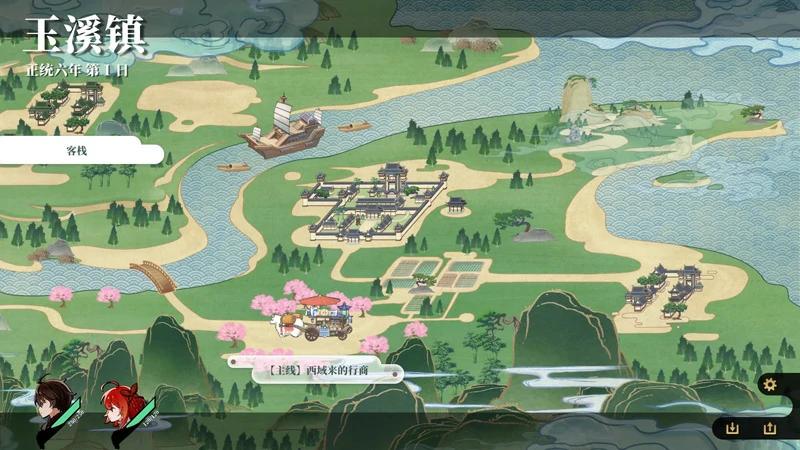Click the save icon with downward arrow
The height and width of the screenshot is (450, 800).
point(732,428)
